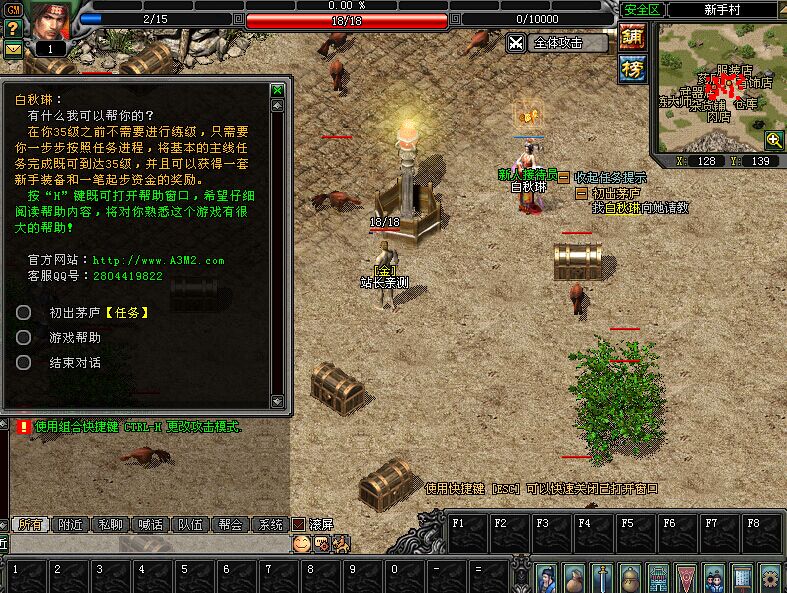787x593 pixels.
Task: Toggle the 全体攻击 attack mode button
Action: [558, 43]
